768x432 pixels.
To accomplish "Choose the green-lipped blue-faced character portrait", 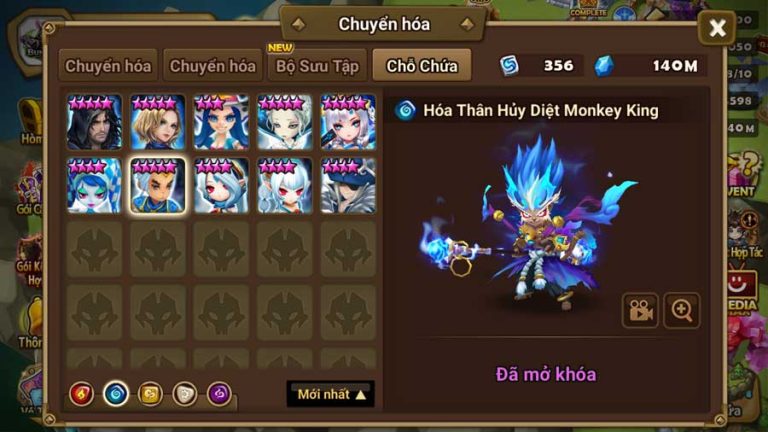I will [95, 186].
